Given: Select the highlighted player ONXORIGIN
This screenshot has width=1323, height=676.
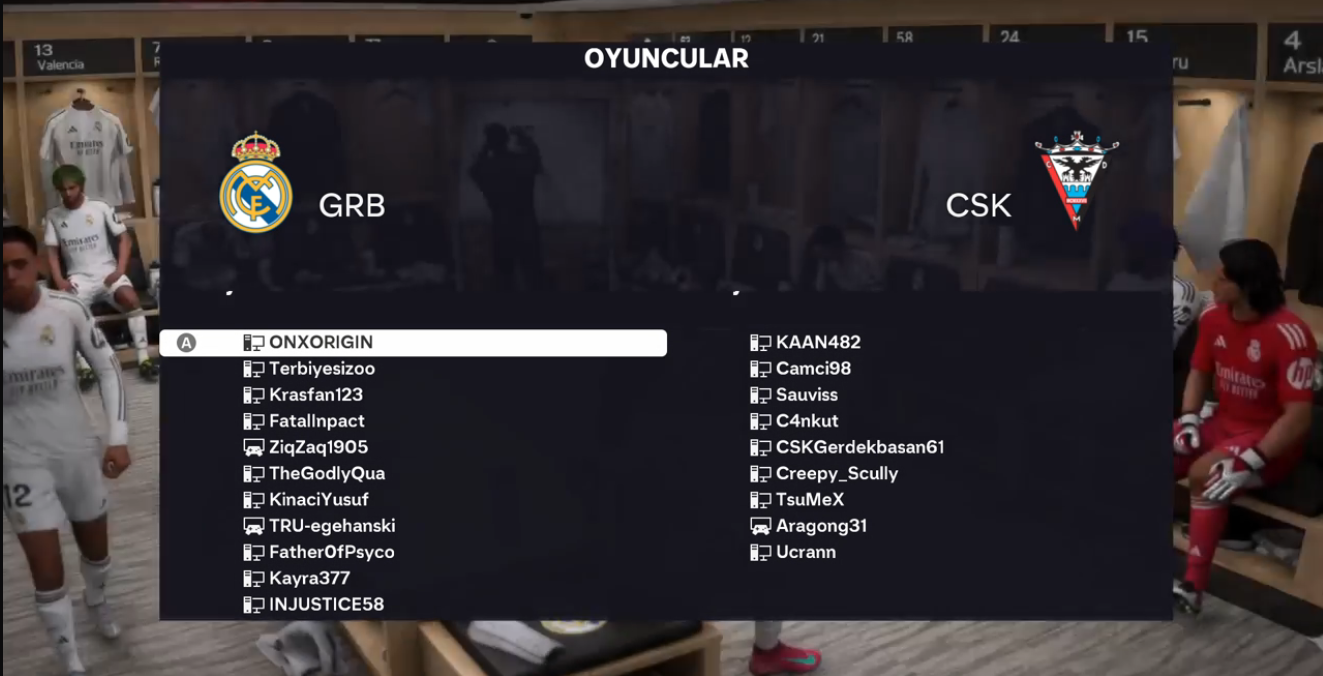Looking at the screenshot, I should [x=320, y=343].
